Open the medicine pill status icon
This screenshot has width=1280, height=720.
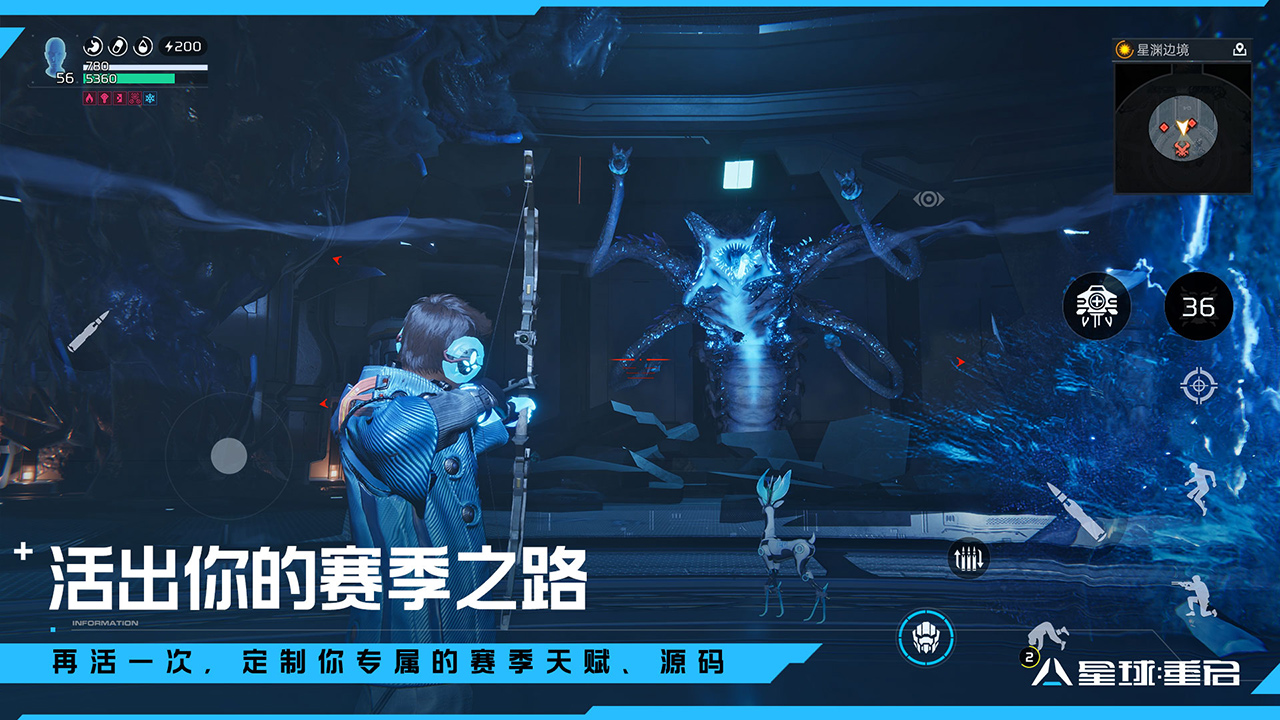(118, 47)
